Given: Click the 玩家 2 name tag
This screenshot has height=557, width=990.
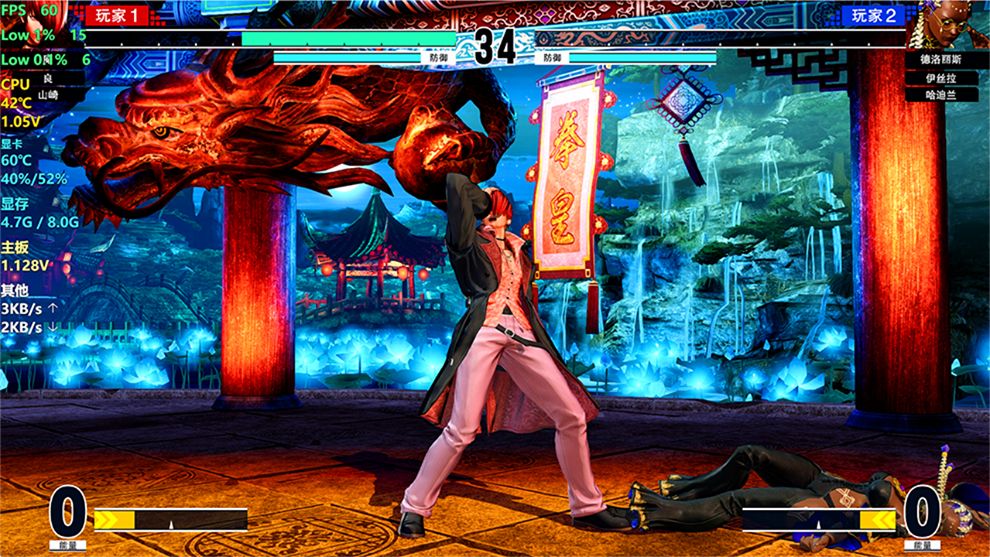Looking at the screenshot, I should pyautogui.click(x=875, y=15).
